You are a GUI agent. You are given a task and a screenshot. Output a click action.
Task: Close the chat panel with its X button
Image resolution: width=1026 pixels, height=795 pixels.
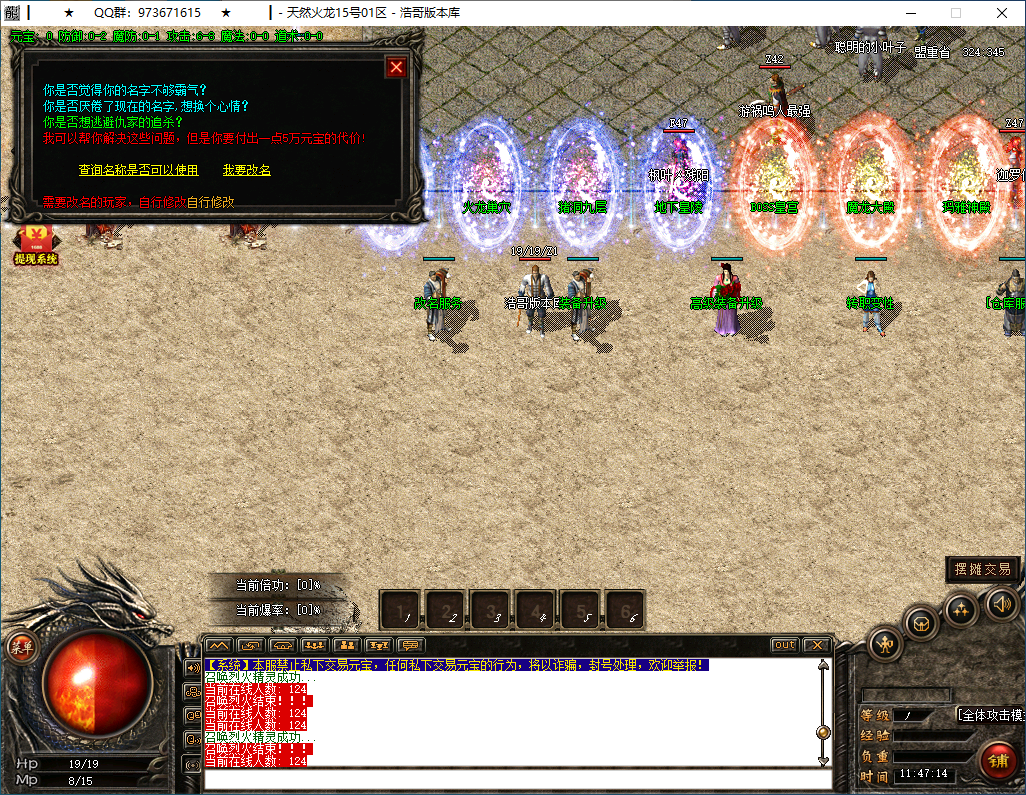coord(816,645)
